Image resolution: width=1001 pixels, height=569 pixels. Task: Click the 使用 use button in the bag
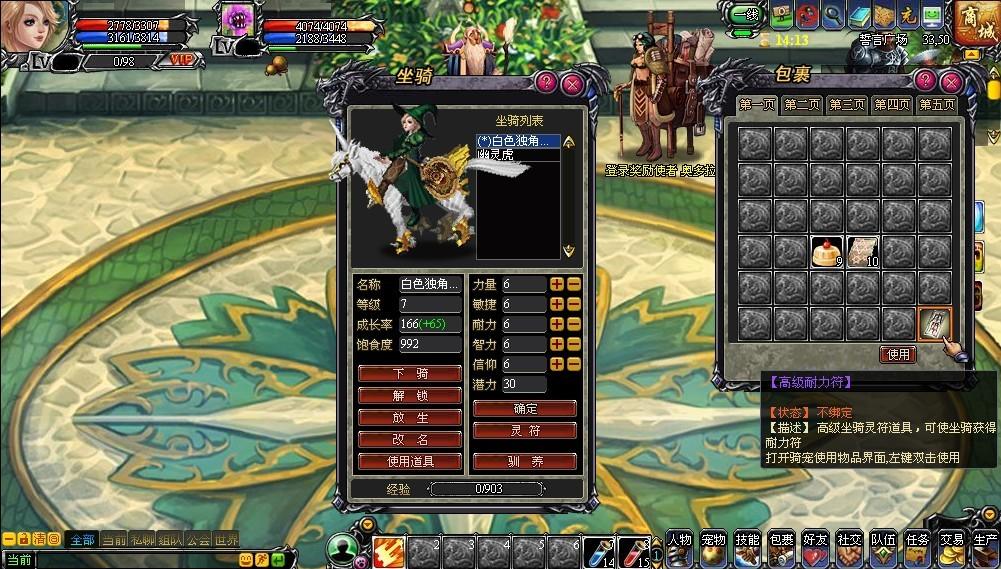tap(898, 354)
